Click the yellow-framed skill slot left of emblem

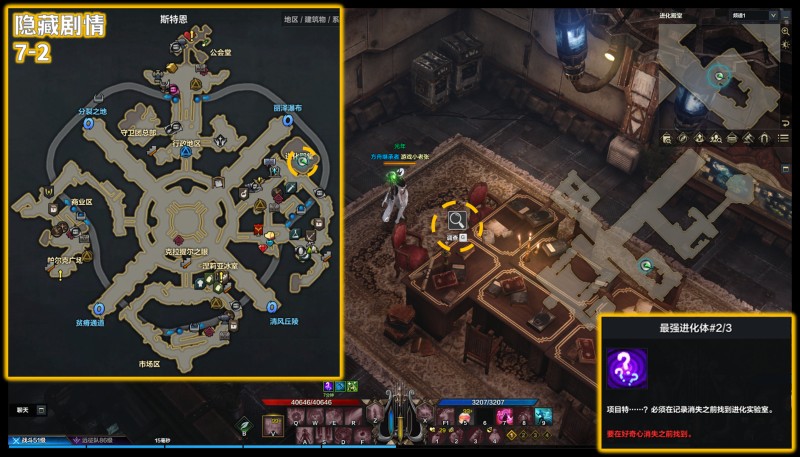274,425
